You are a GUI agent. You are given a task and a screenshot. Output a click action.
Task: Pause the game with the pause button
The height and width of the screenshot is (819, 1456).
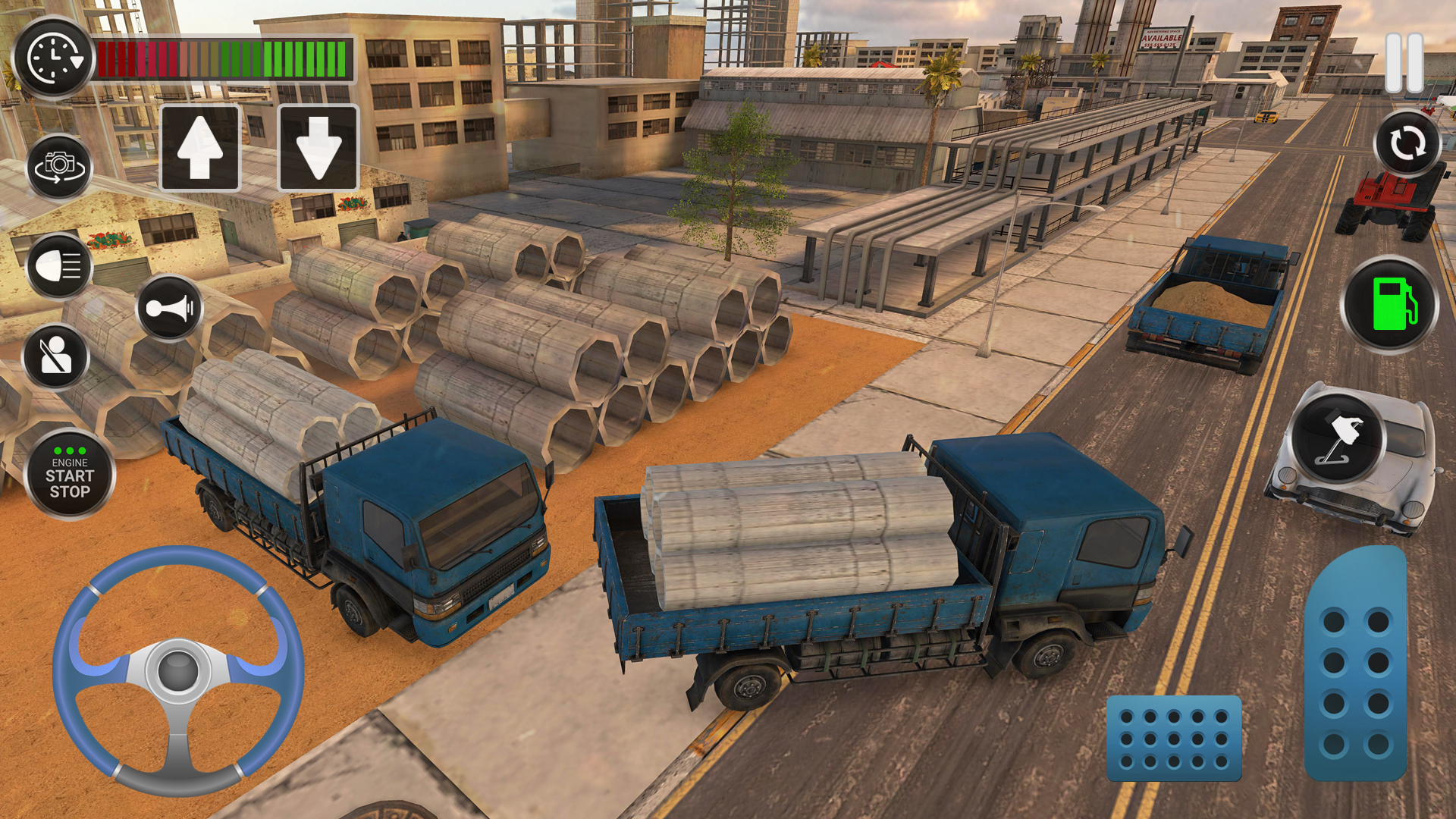1404,63
